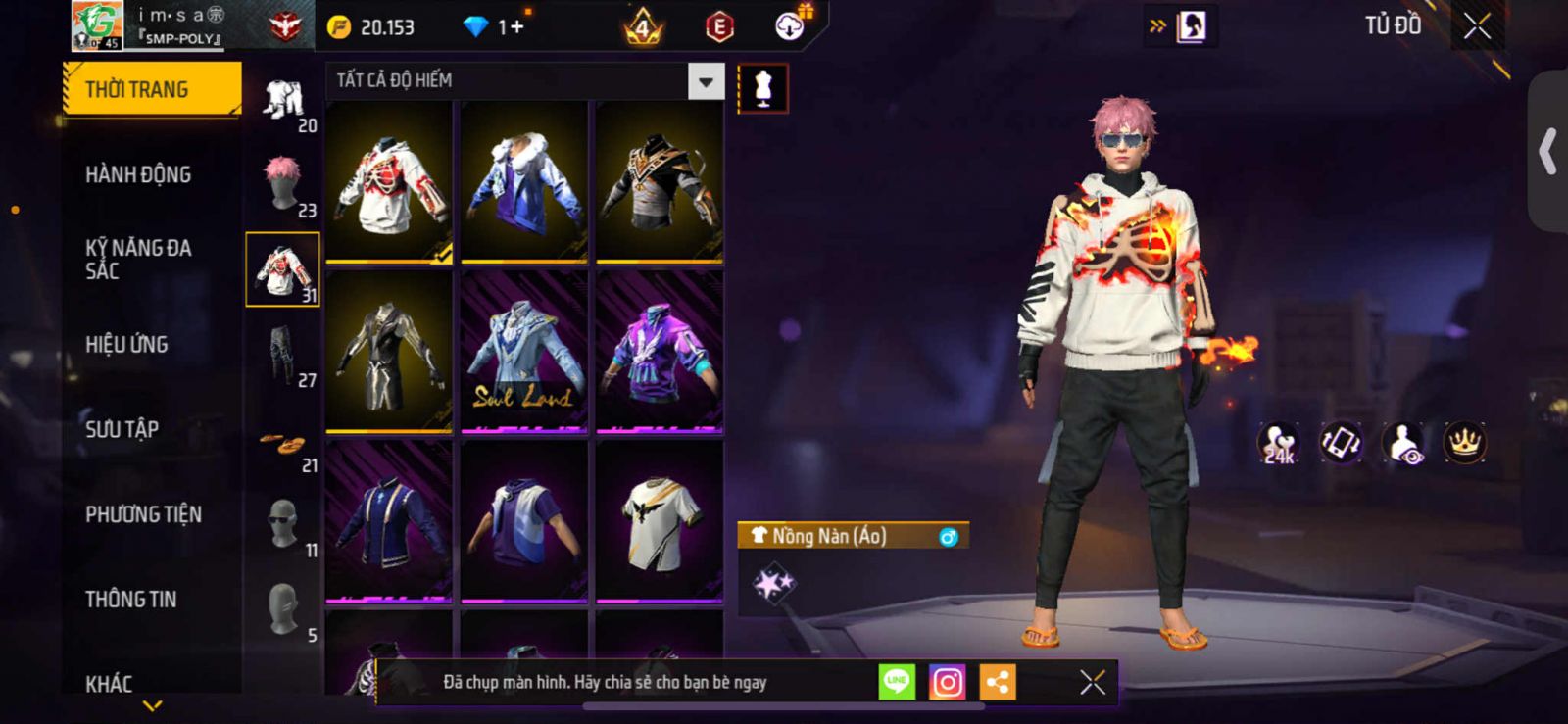Close the wardrobe screen
The image size is (1568, 724).
[1477, 26]
